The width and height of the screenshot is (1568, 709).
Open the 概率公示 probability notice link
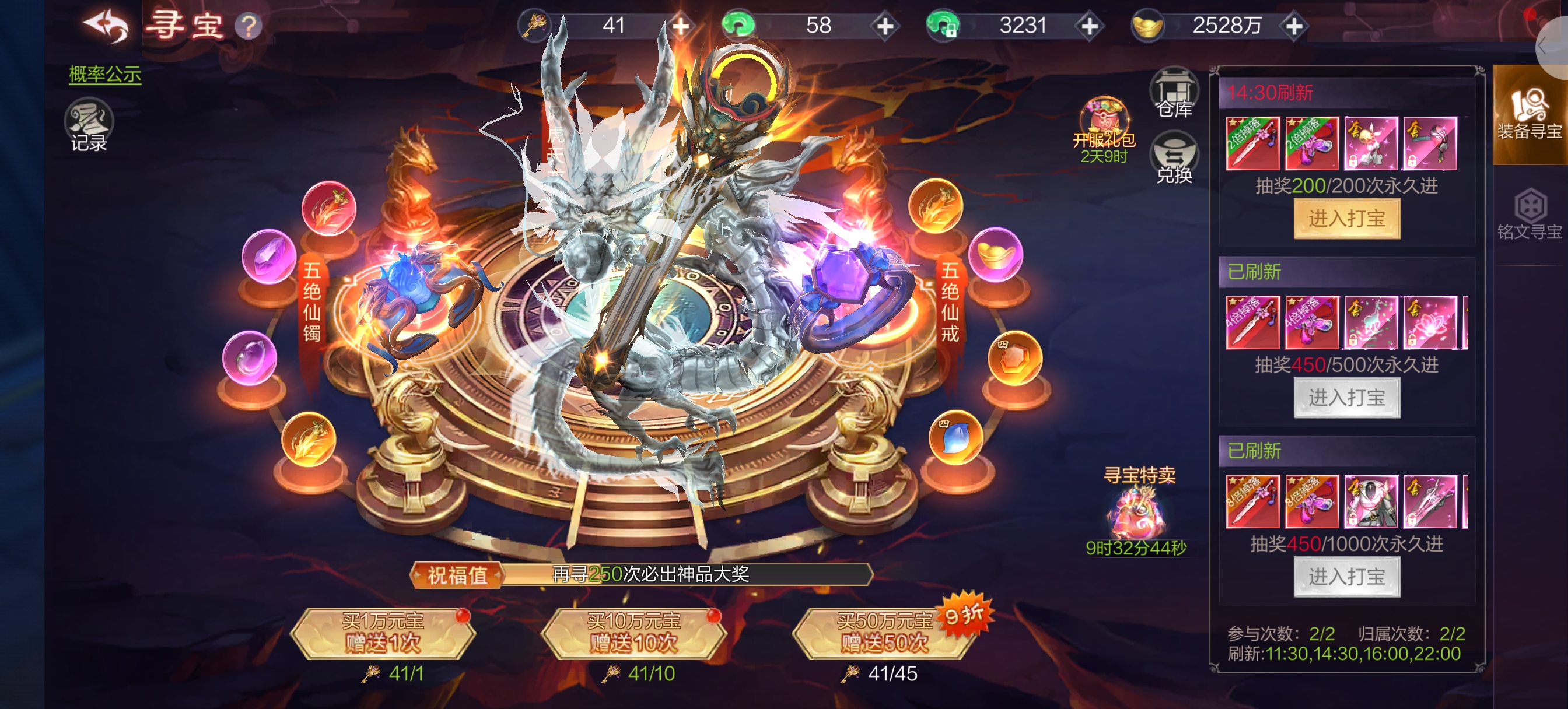pyautogui.click(x=104, y=74)
